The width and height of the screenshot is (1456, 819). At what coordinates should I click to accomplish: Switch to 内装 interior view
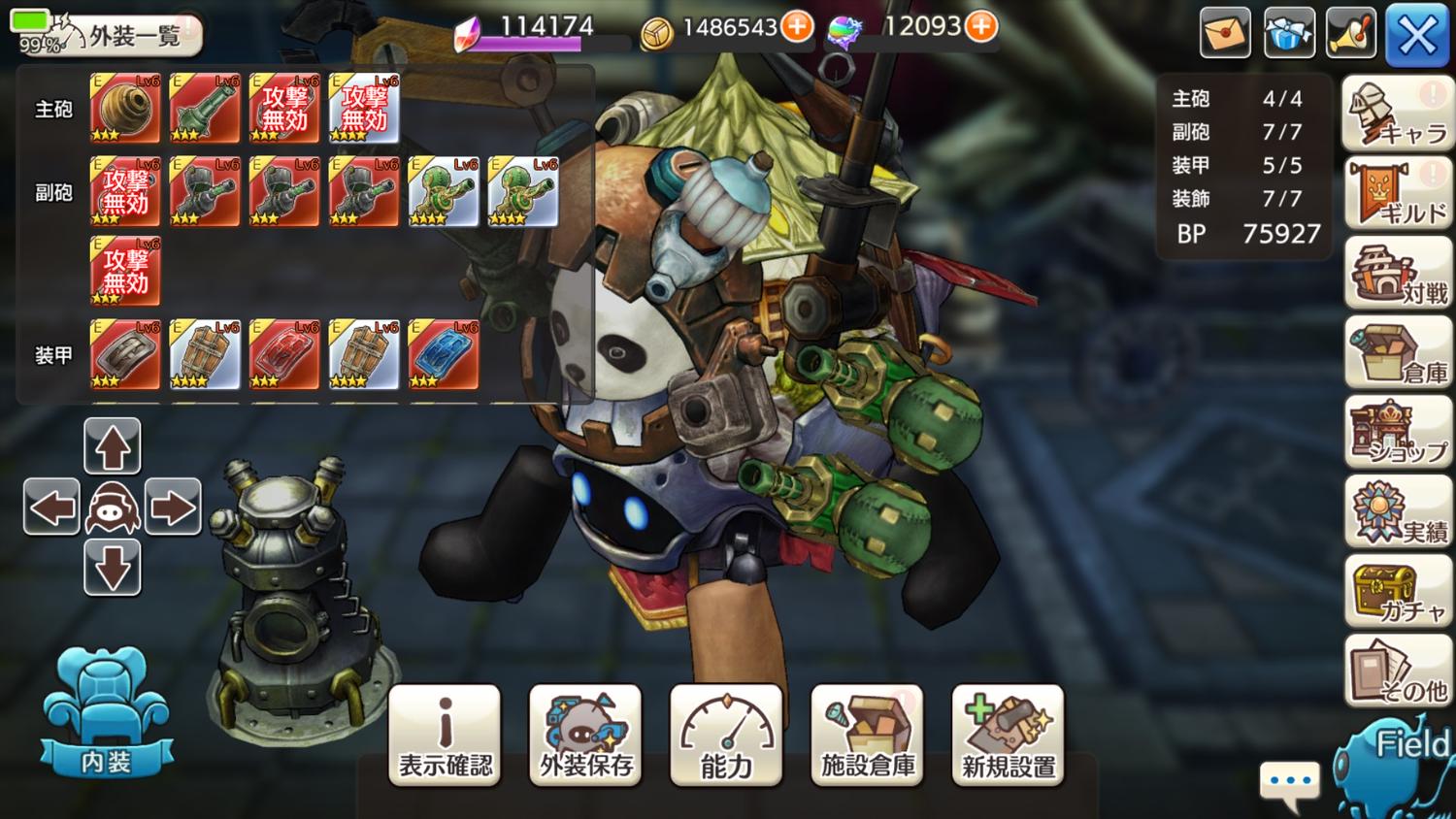coord(106,715)
